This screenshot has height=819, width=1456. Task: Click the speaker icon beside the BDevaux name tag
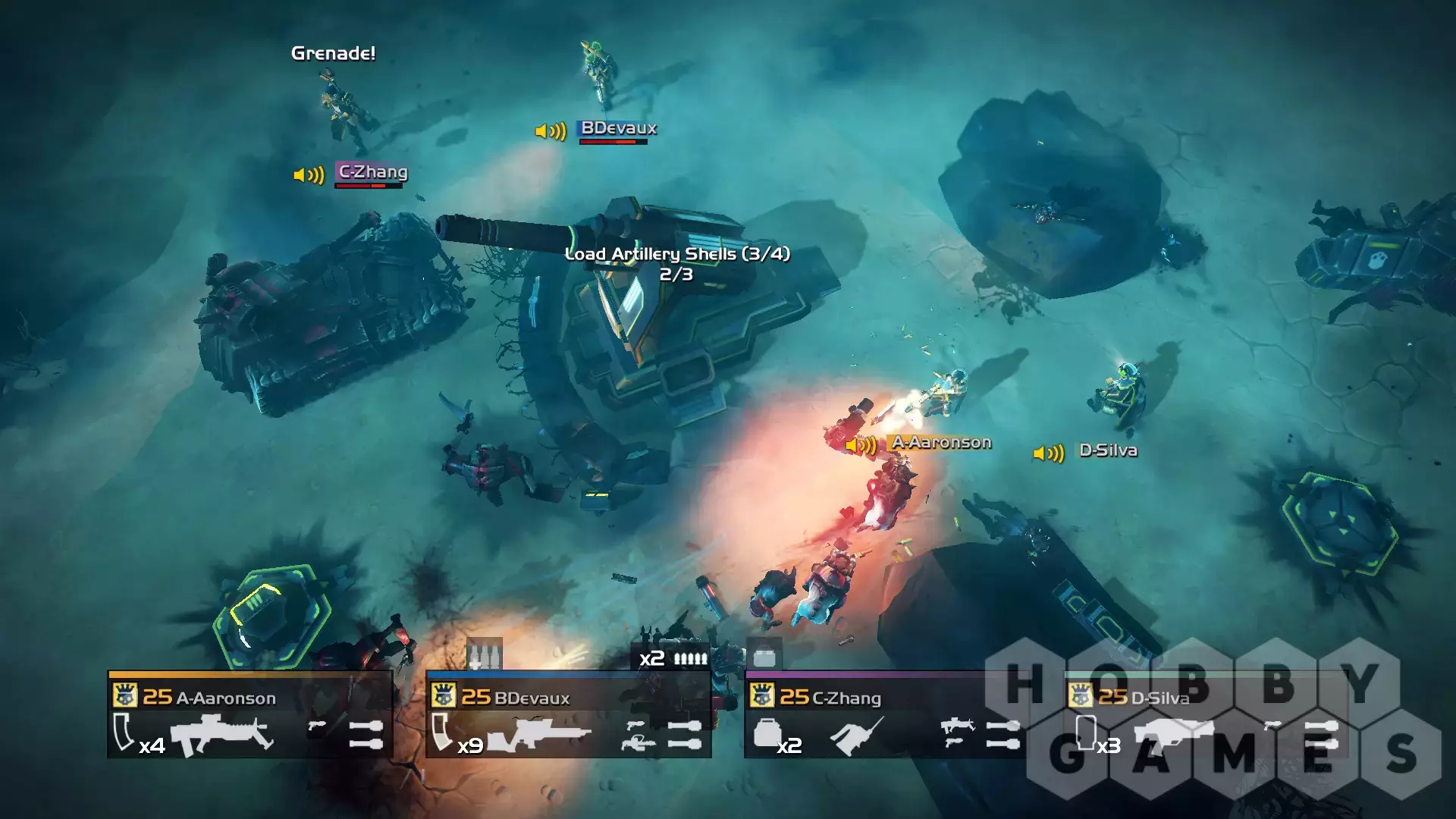point(551,131)
